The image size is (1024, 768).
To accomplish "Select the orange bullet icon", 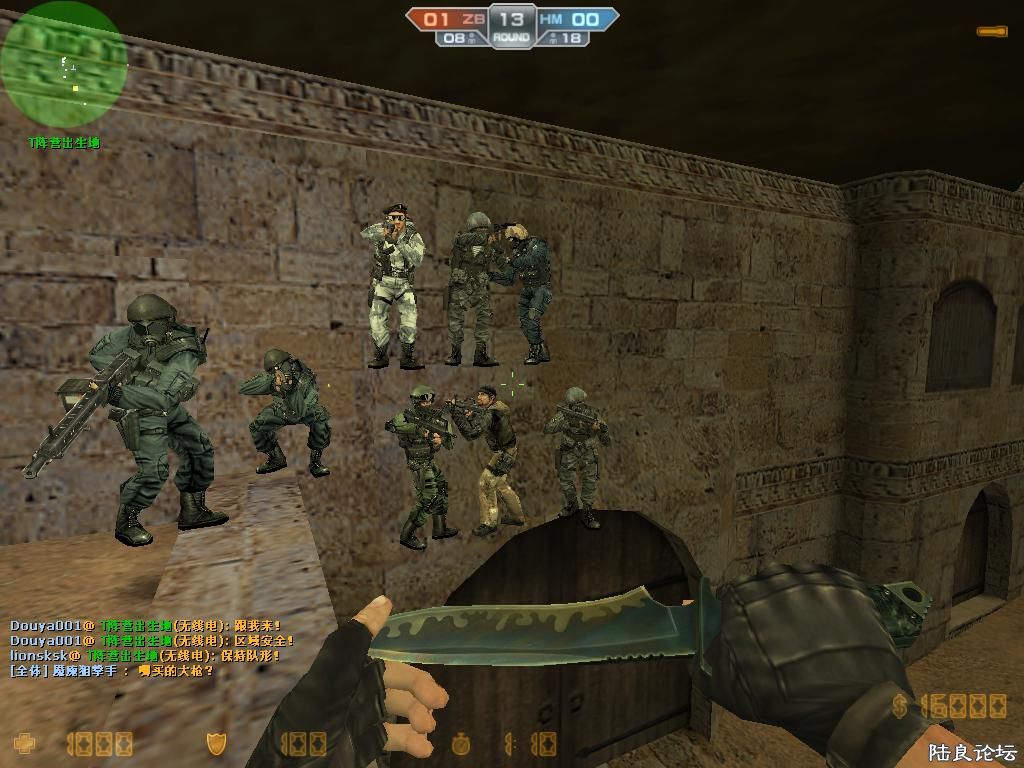I will pos(991,32).
